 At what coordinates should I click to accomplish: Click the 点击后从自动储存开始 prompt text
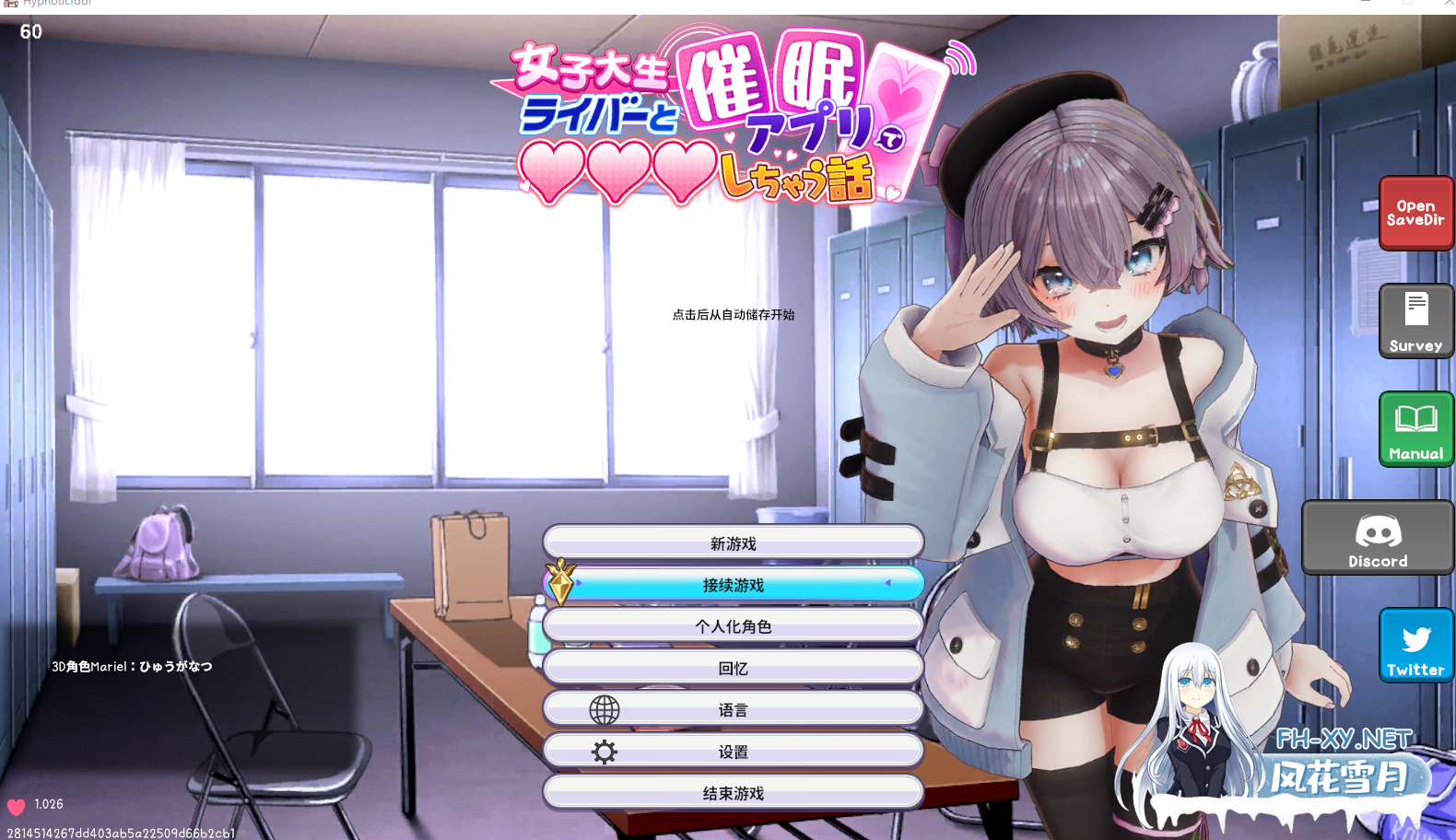click(734, 314)
